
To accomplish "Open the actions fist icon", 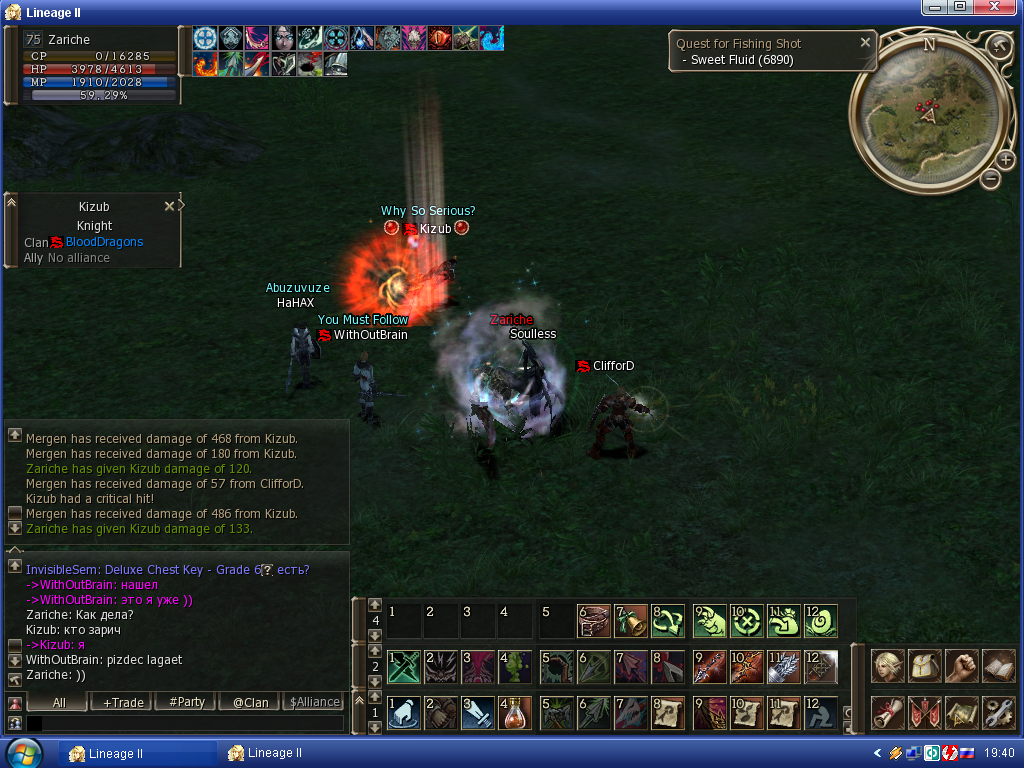I will pyautogui.click(x=962, y=666).
